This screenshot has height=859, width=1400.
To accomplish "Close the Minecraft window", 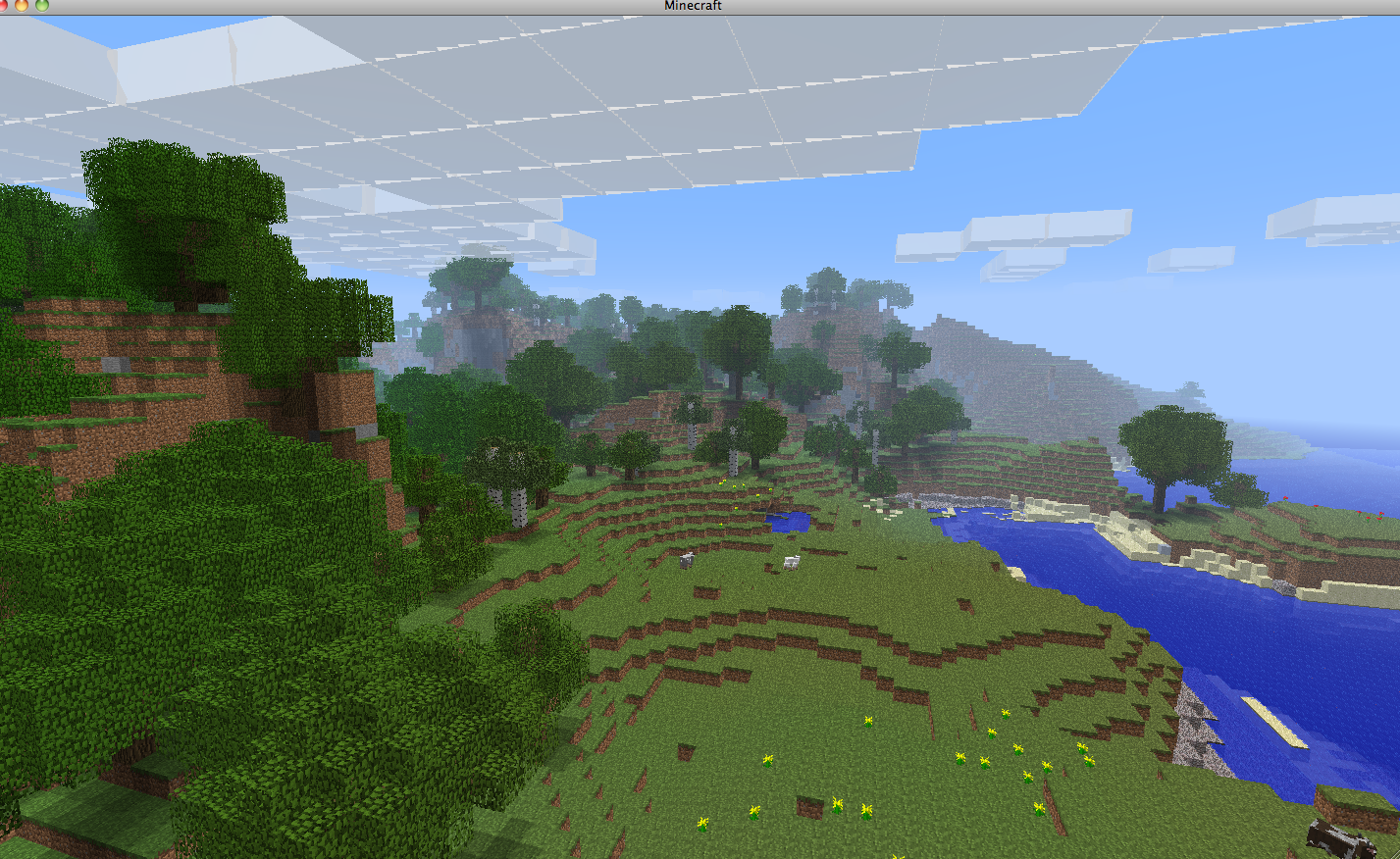I will [x=4, y=6].
